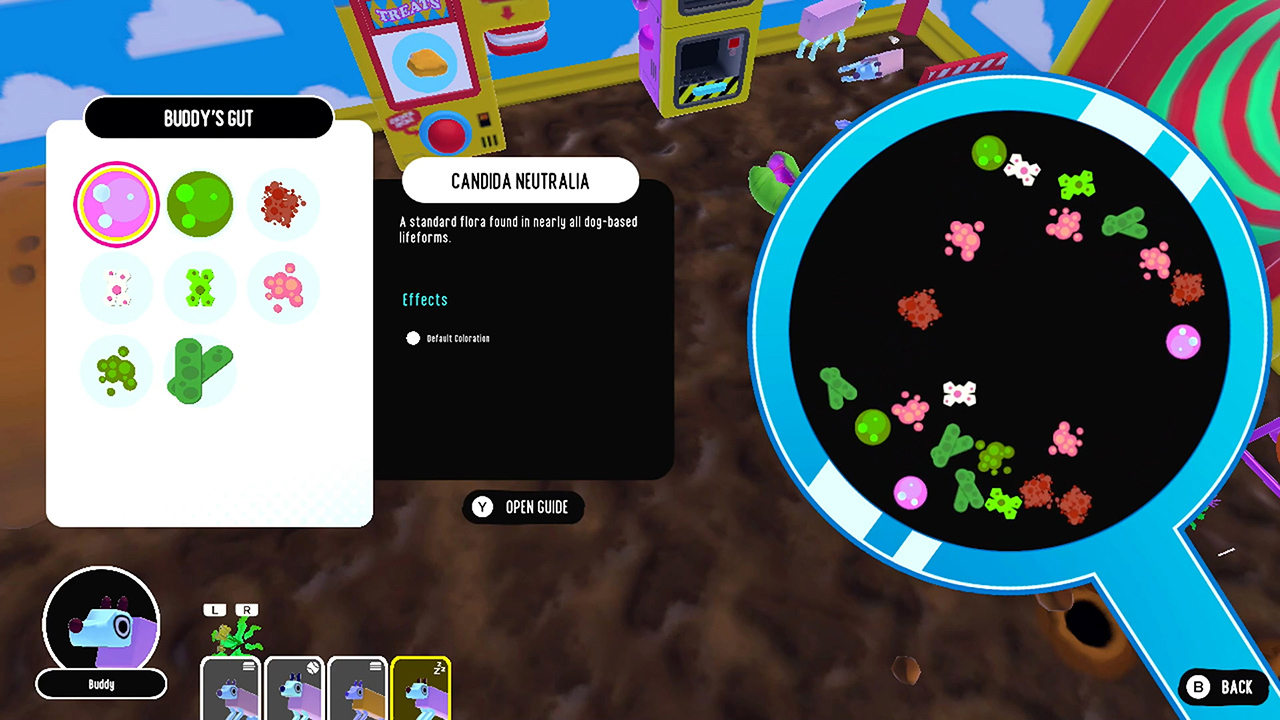
Task: Select the Default Coloration effect bullet
Action: (413, 338)
